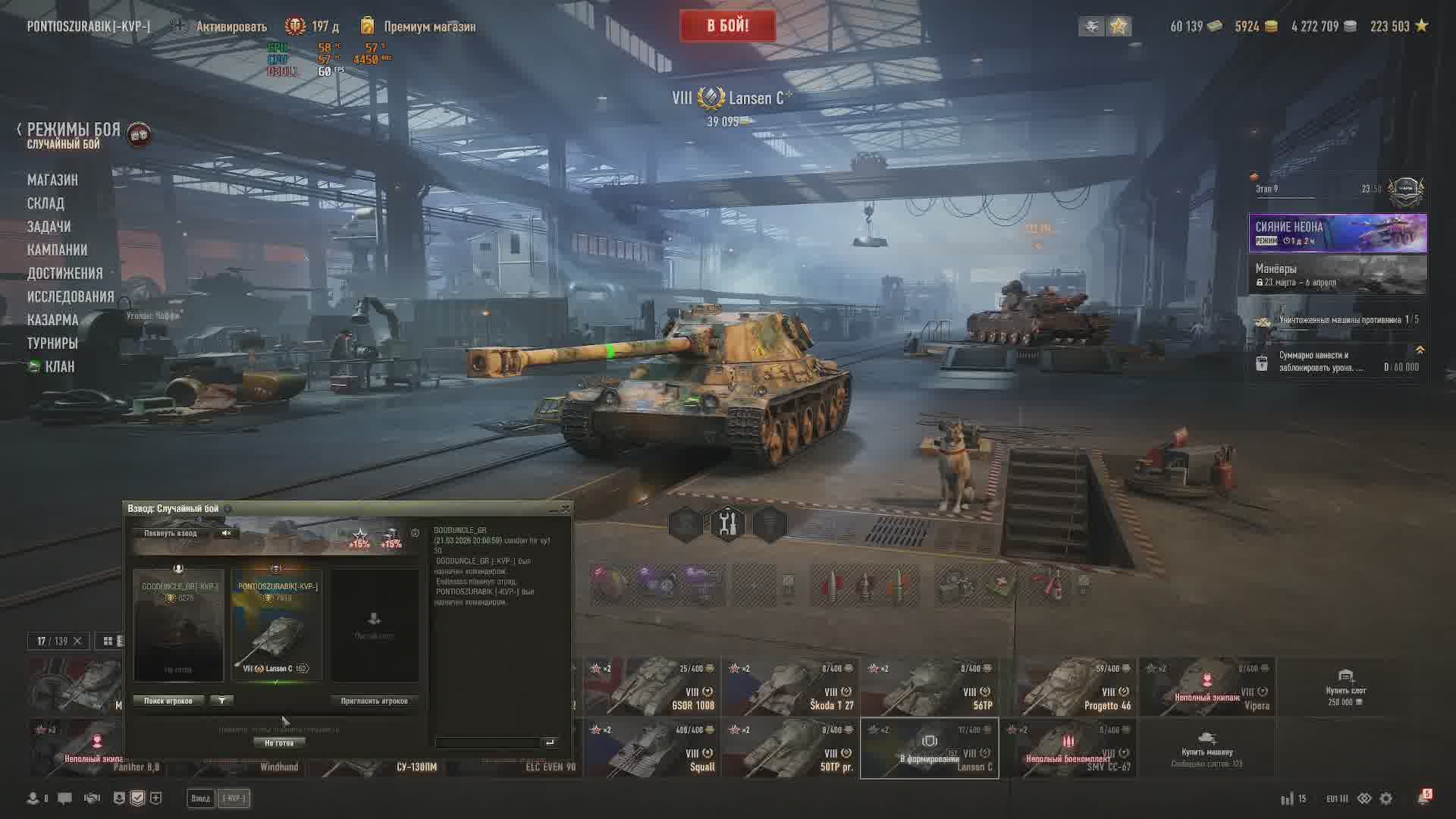Leave the platoon with Покинуть взвод
This screenshot has width=1456, height=819.
tap(171, 533)
